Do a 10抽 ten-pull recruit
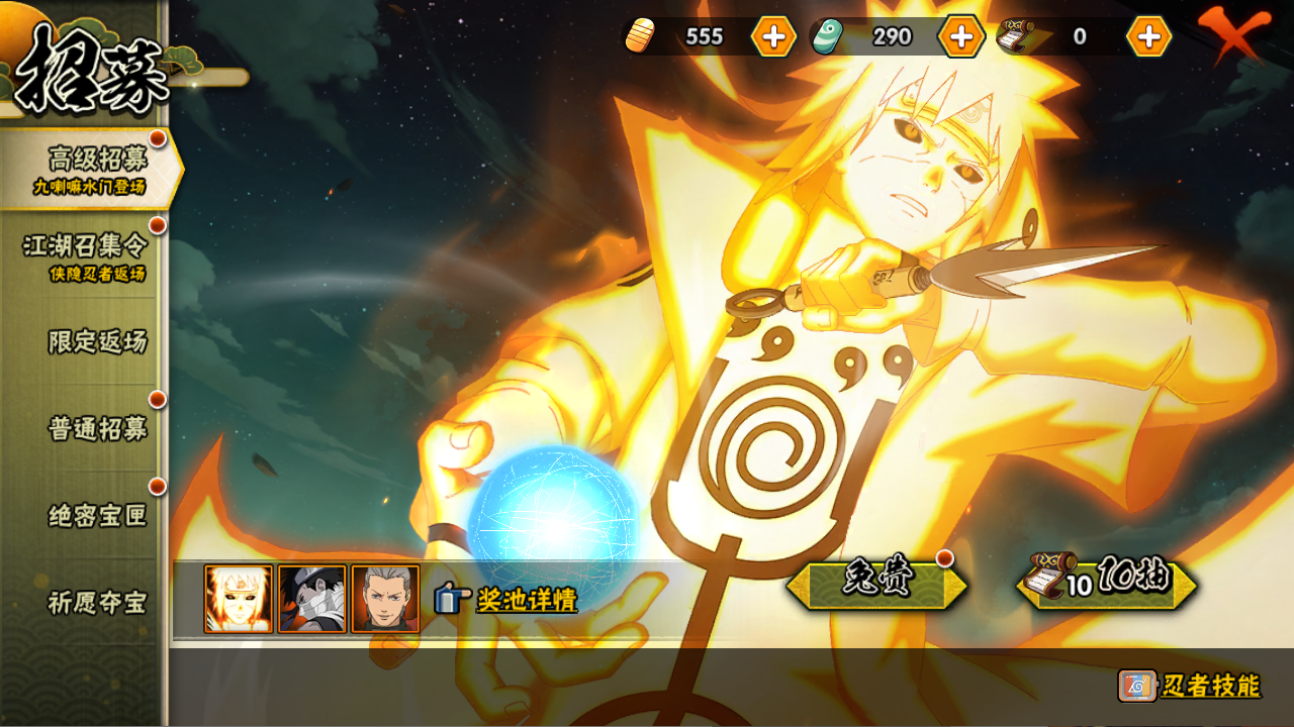Image resolution: width=1294 pixels, height=727 pixels. click(x=1107, y=582)
